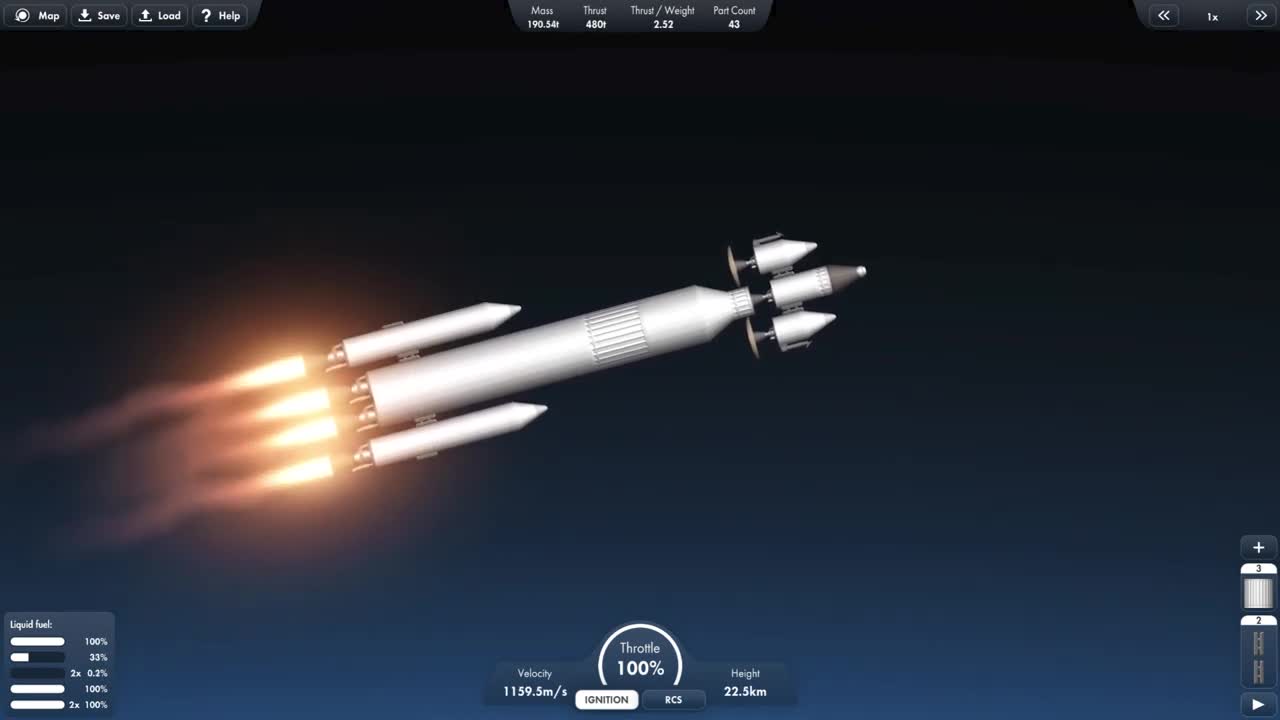Viewport: 1280px width, 720px height.
Task: Select the fuel tank thumbnail in stage 3
Action: point(1257,592)
